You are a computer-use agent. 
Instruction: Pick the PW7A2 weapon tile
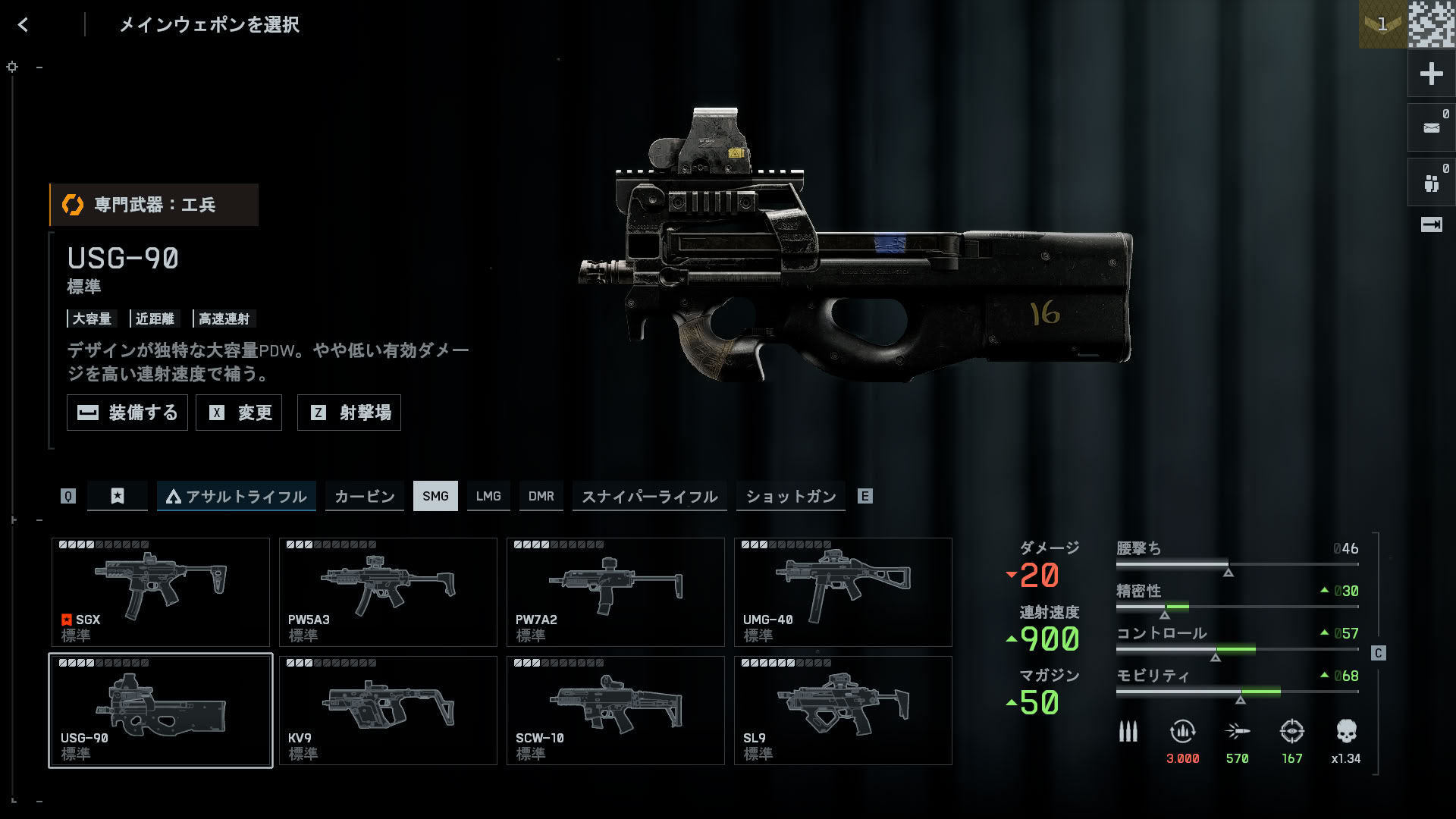[616, 592]
